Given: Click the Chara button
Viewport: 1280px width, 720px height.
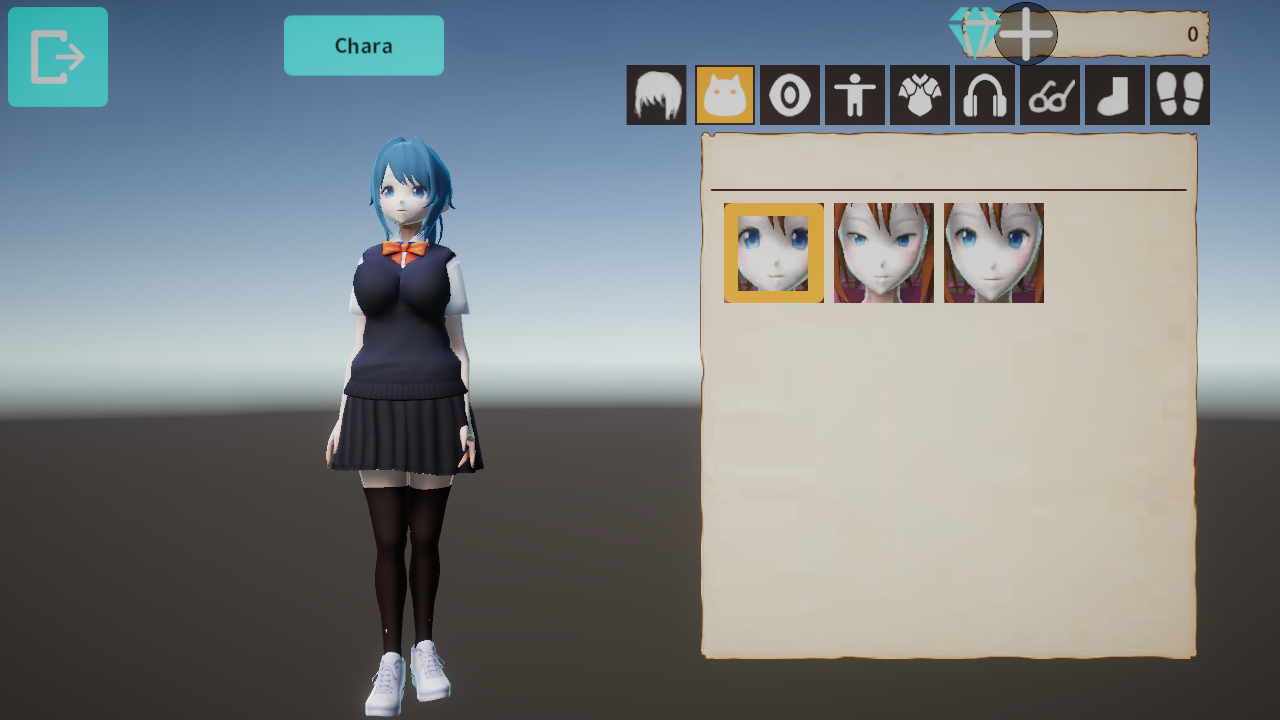Looking at the screenshot, I should (363, 45).
